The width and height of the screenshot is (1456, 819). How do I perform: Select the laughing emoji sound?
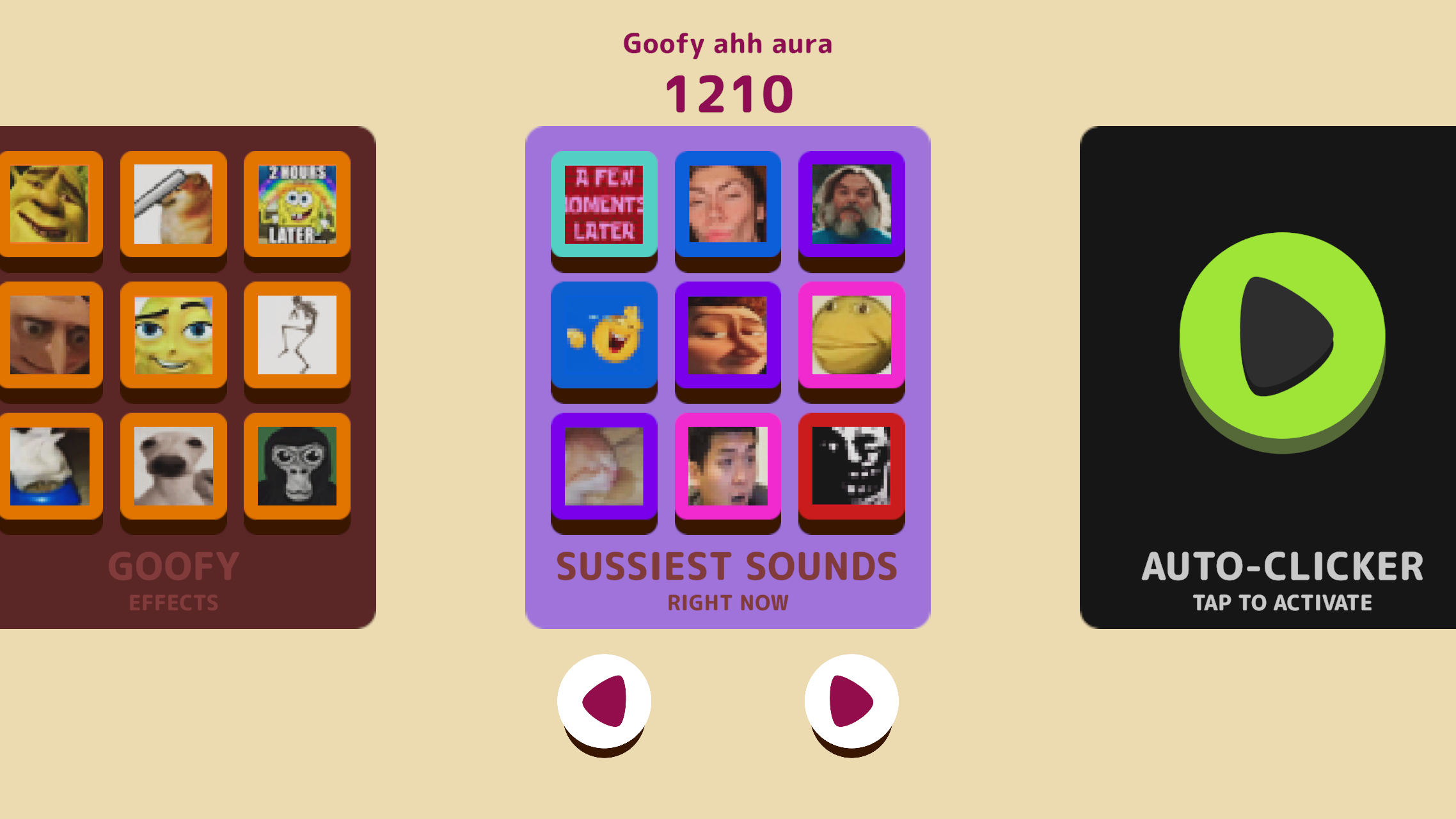tap(604, 336)
